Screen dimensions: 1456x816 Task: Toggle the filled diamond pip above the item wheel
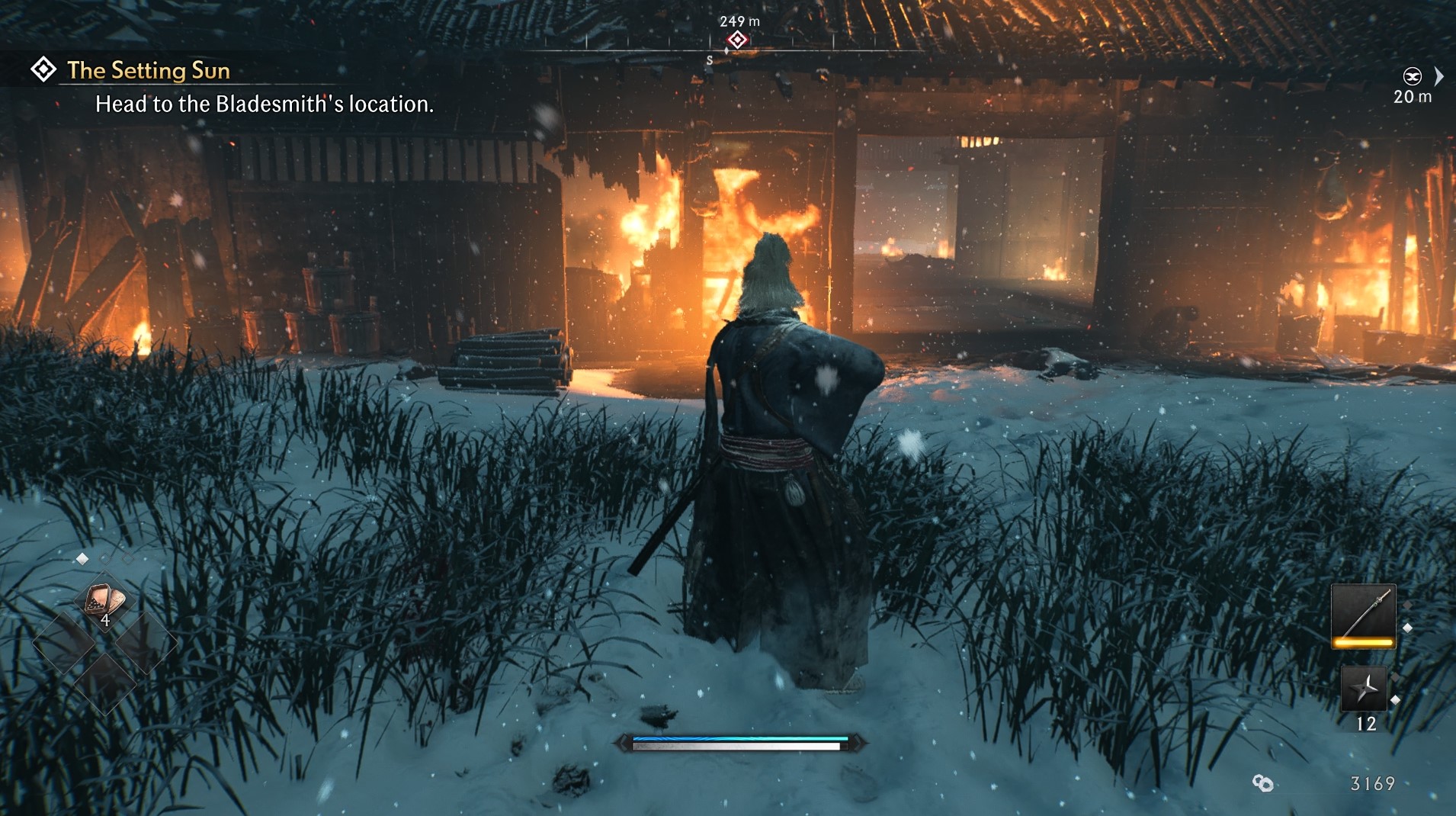82,559
